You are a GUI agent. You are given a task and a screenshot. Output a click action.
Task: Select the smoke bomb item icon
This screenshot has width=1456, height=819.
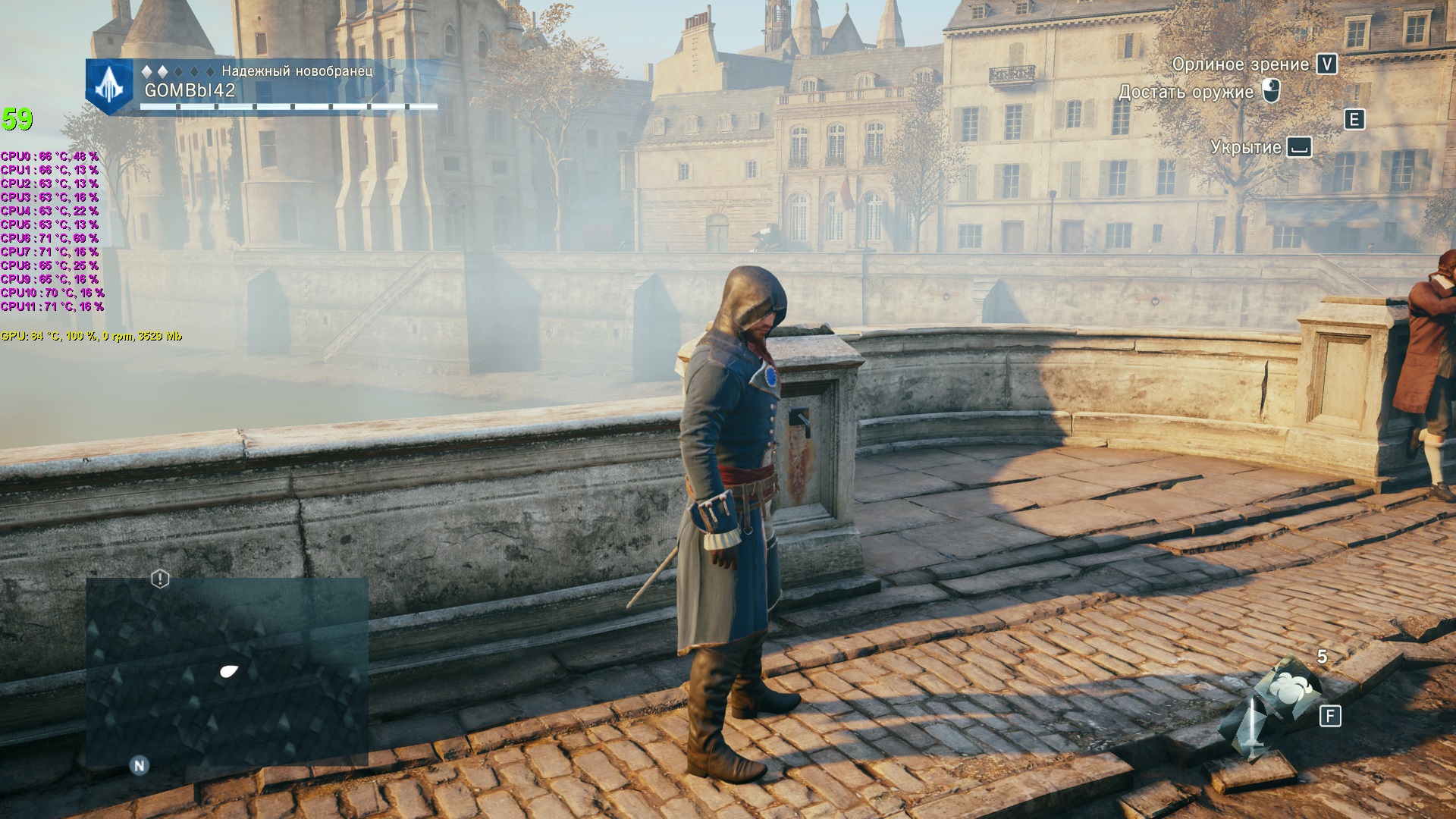(1288, 688)
